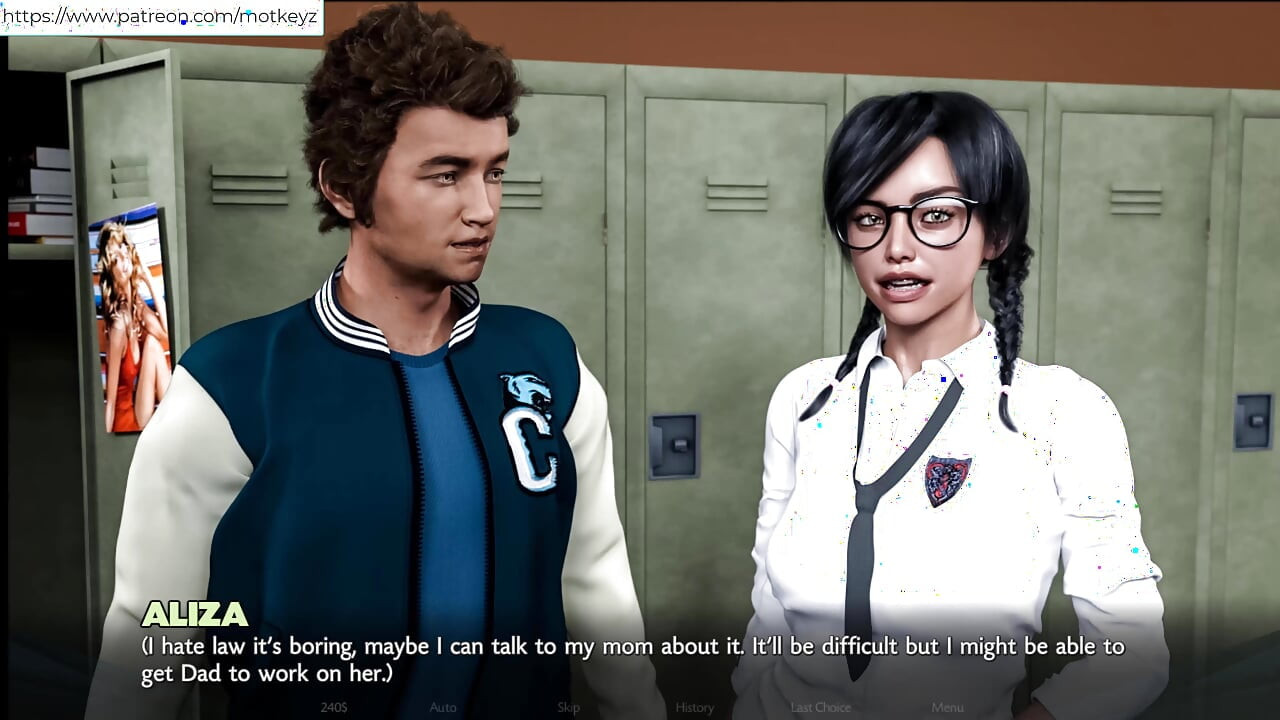This screenshot has width=1280, height=720.
Task: Return to the Last Choice
Action: coord(820,707)
